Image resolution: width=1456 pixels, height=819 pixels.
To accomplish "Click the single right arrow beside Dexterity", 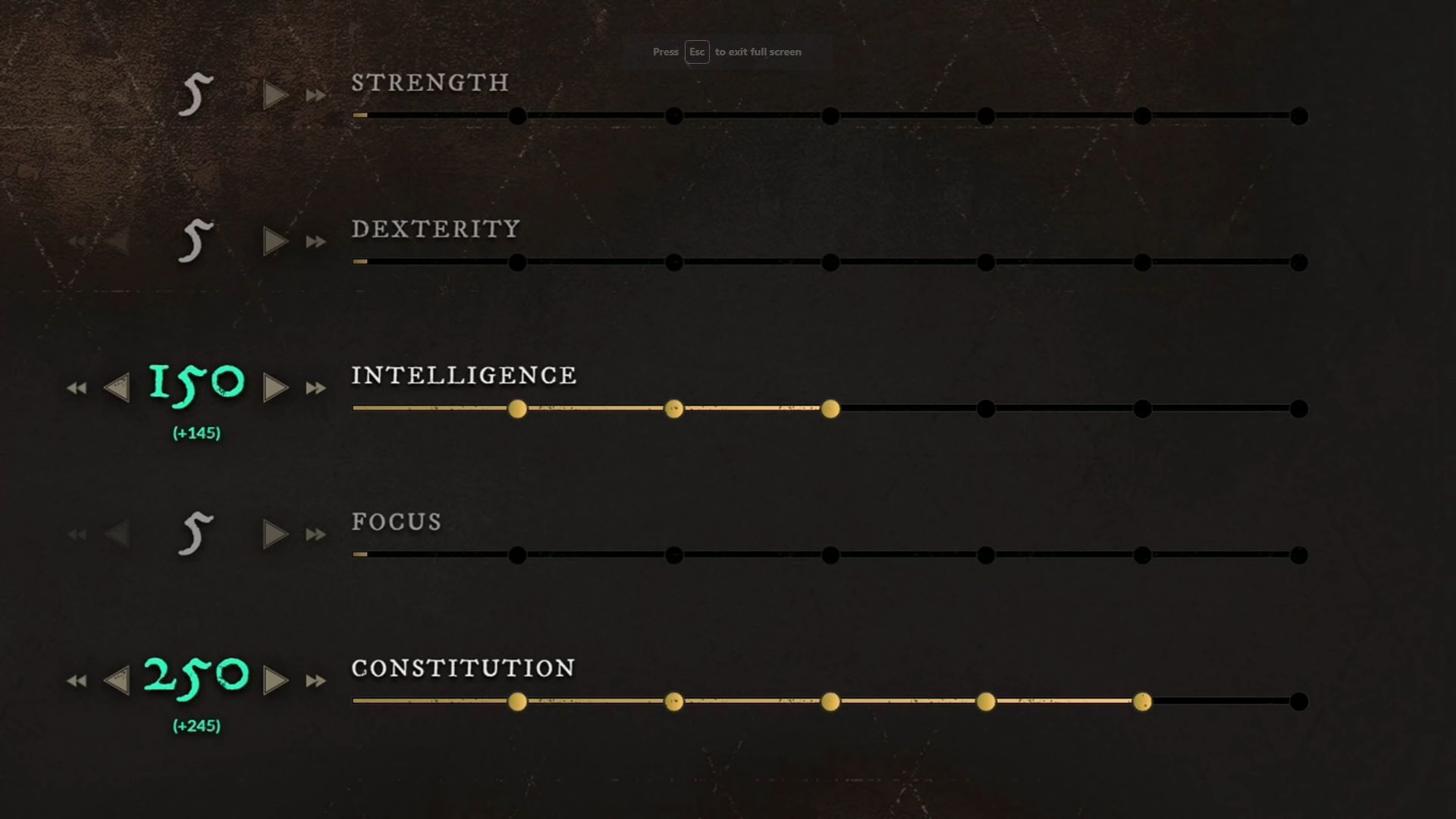I will (x=274, y=240).
